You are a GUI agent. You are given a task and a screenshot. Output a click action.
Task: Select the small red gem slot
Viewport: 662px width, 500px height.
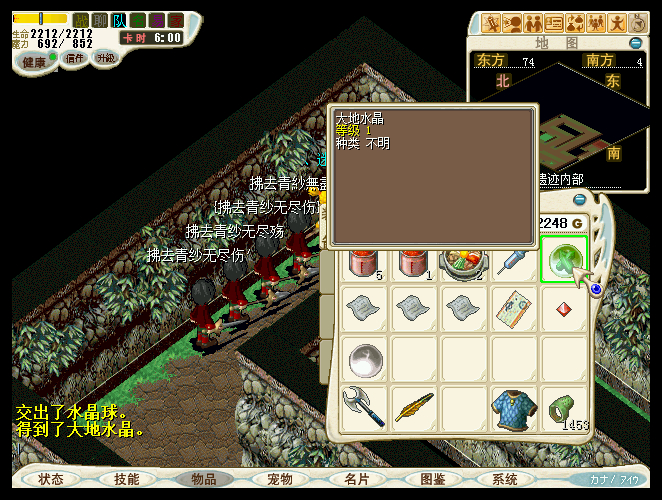[564, 308]
